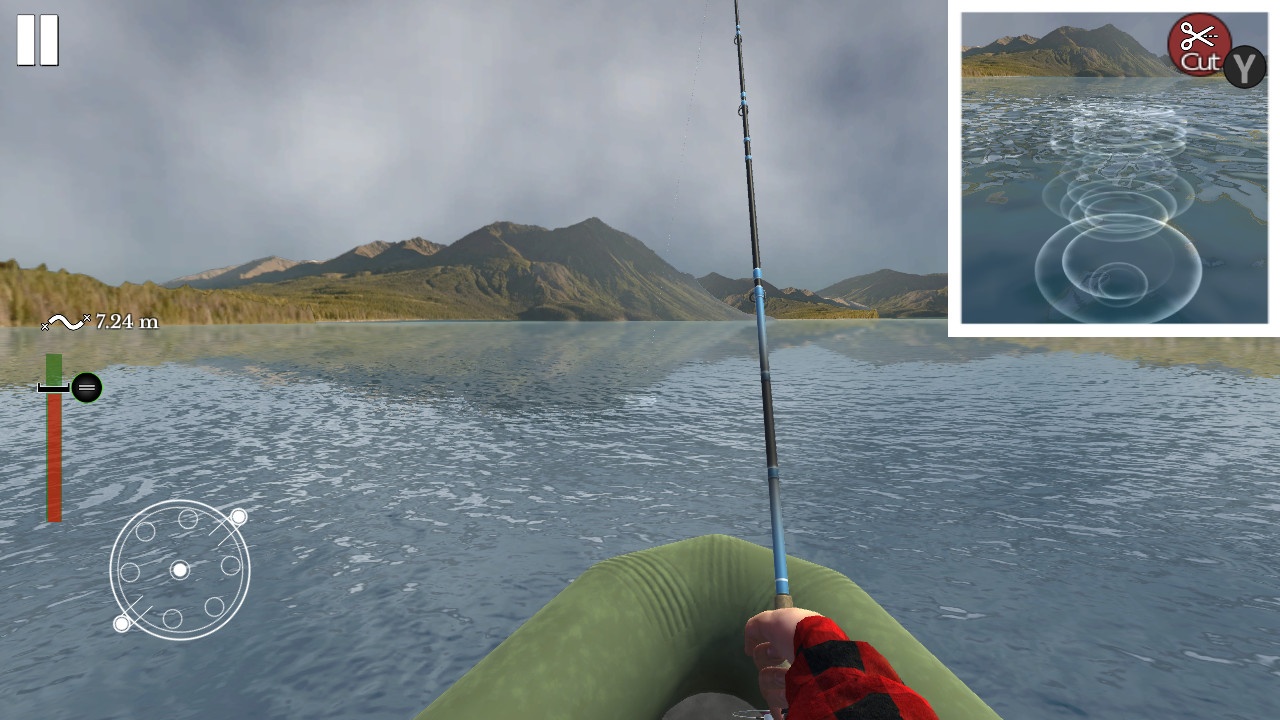The width and height of the screenshot is (1280, 720).
Task: Toggle the line tension control handle
Action: pos(86,386)
